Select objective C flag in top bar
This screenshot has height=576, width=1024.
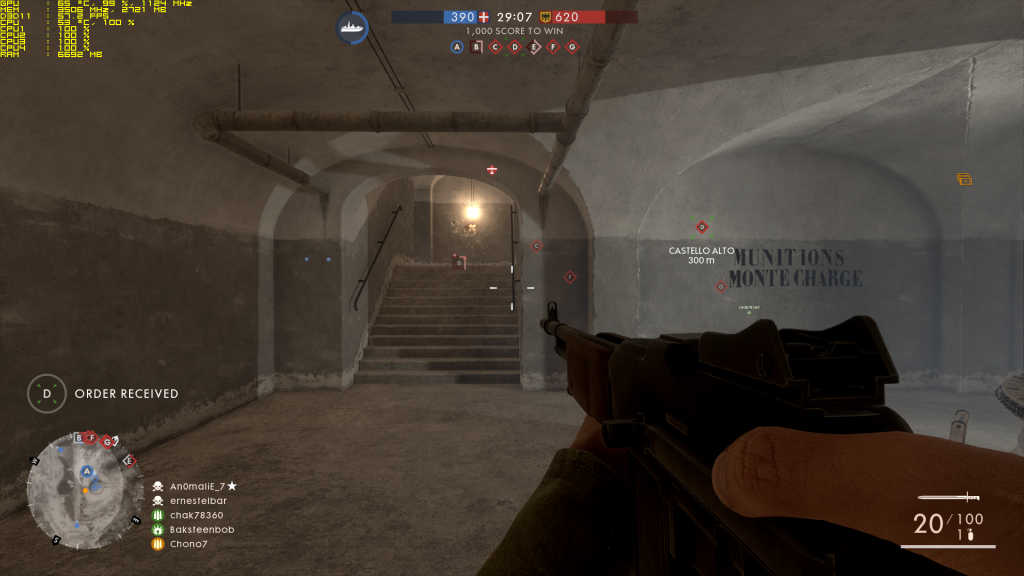point(496,46)
